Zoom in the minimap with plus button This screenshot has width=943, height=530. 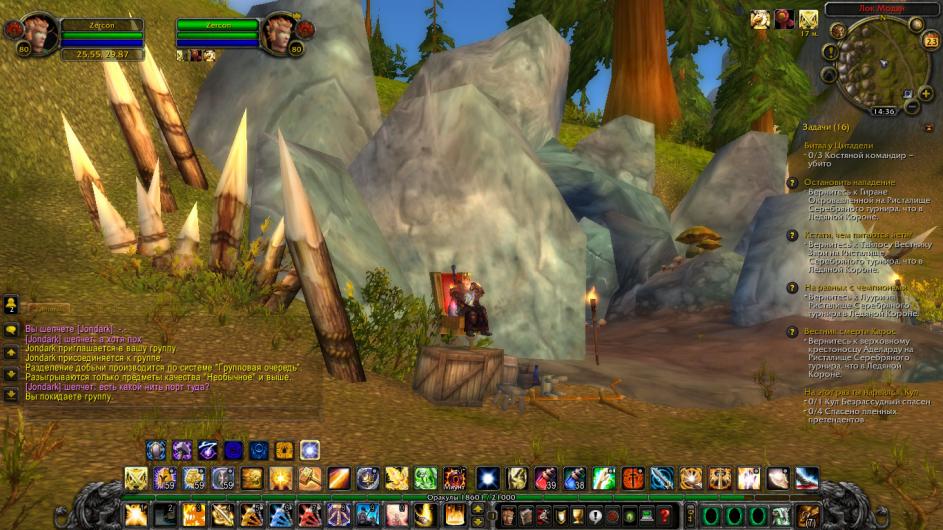pyautogui.click(x=925, y=92)
